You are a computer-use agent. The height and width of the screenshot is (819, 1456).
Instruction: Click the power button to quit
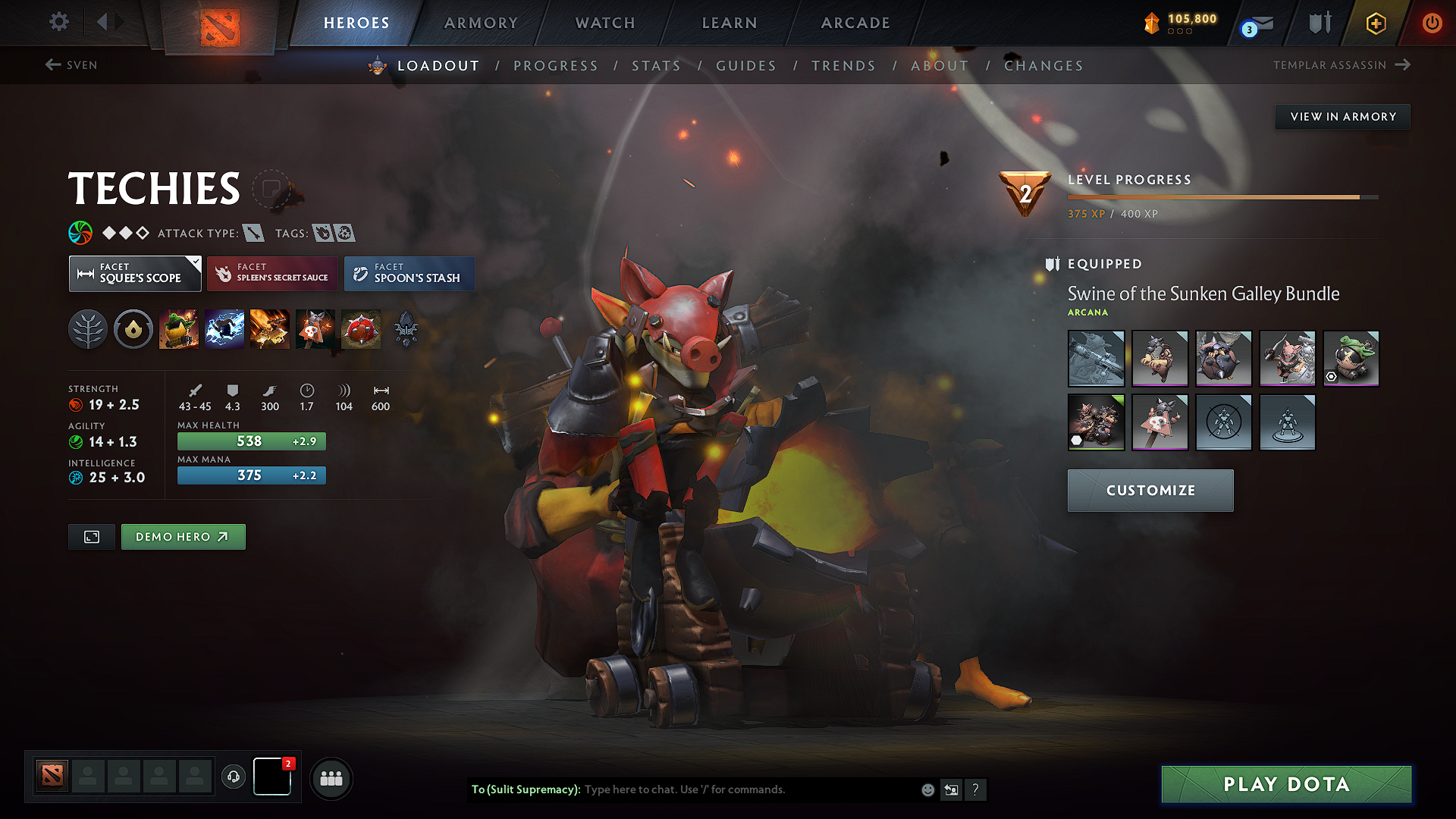[x=1432, y=23]
